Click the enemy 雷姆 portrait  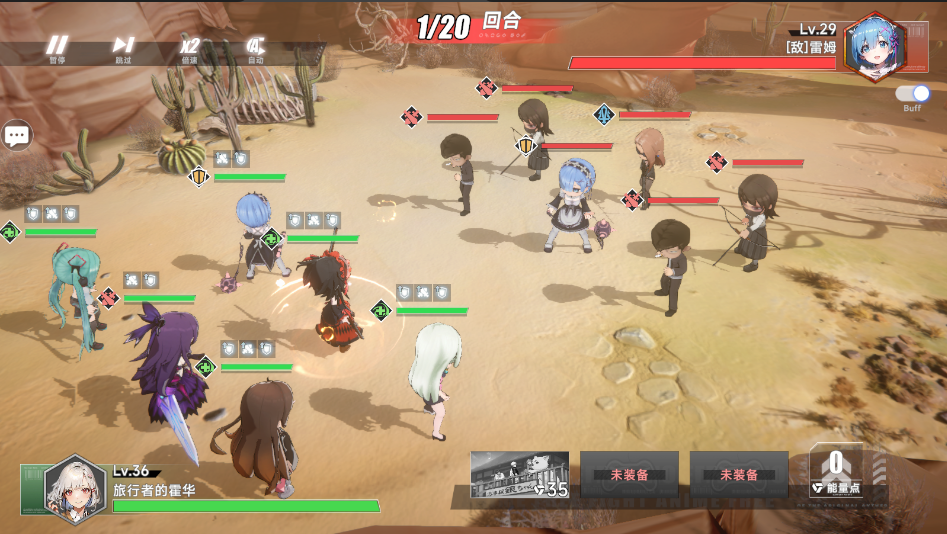pos(873,48)
